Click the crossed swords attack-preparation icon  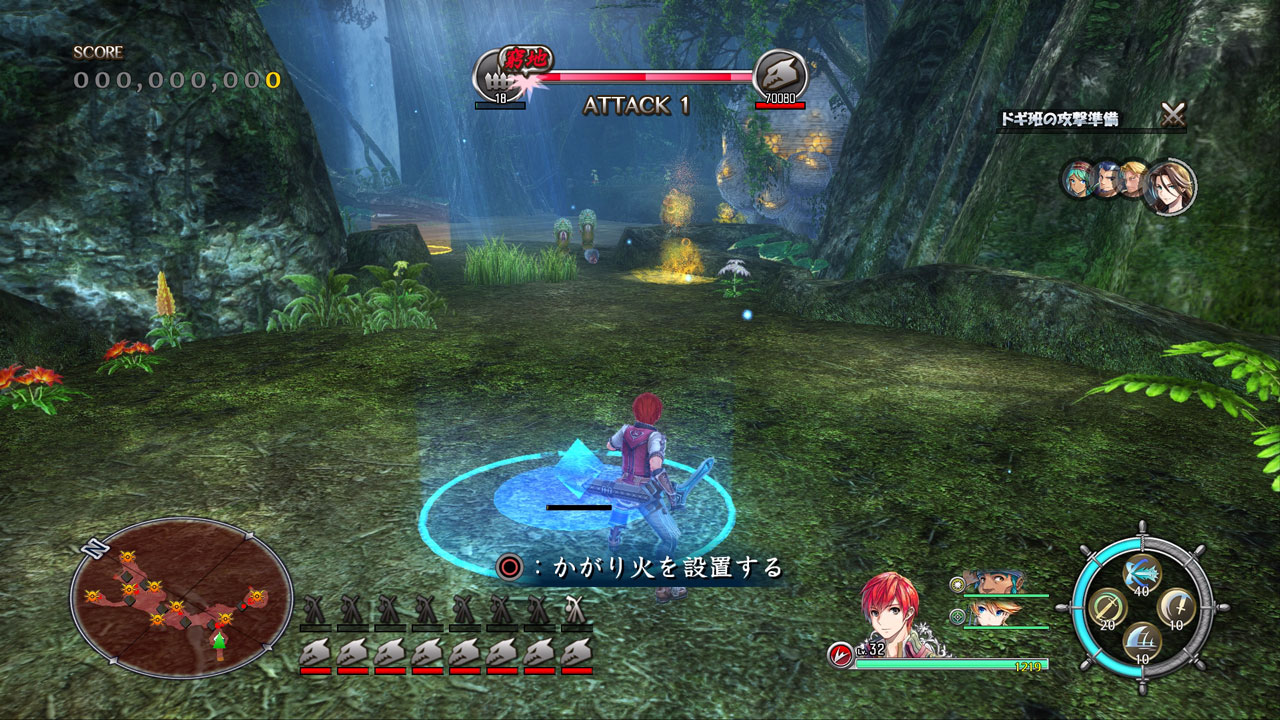[1173, 115]
